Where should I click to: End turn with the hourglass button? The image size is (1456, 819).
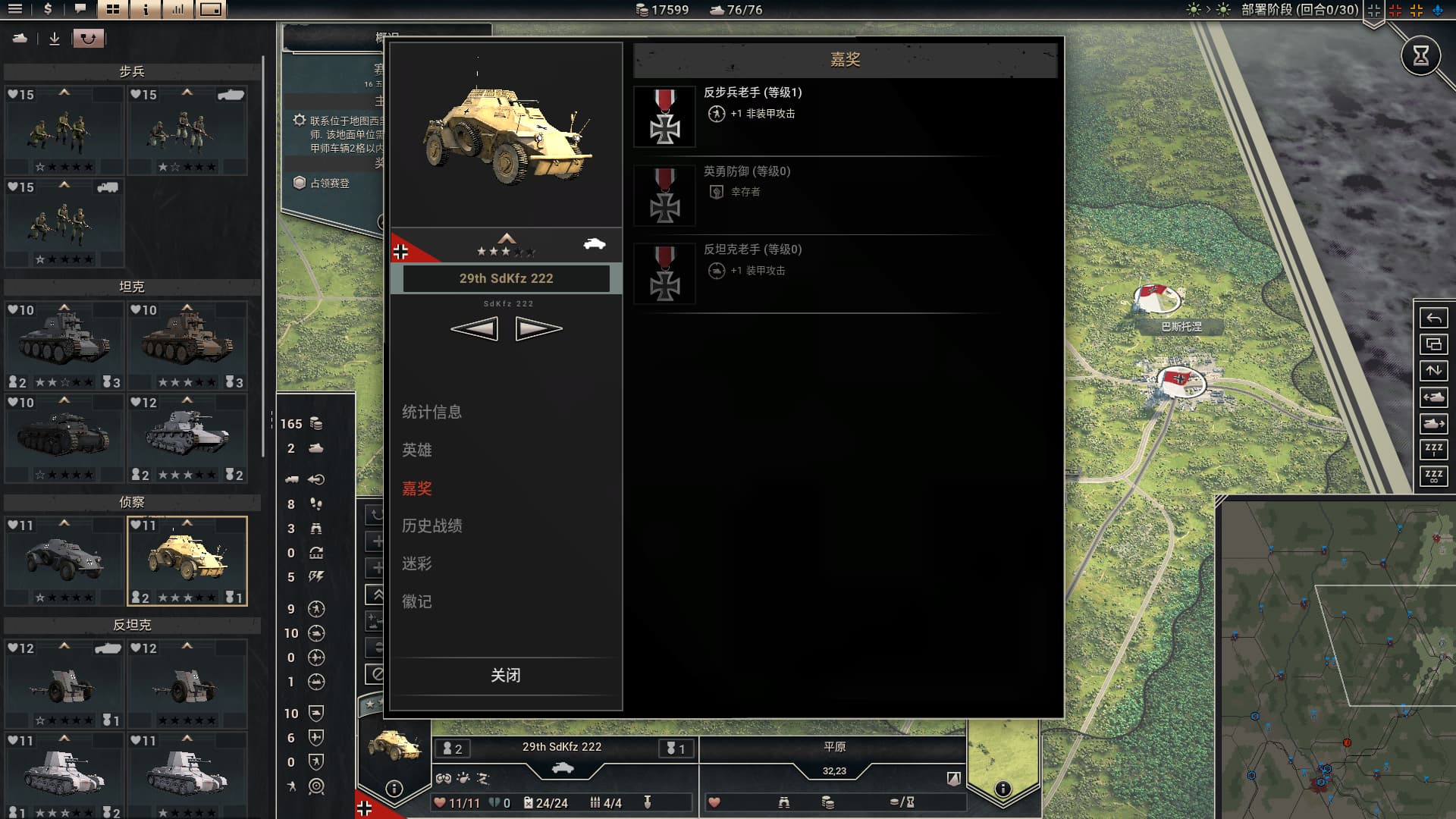point(1420,55)
